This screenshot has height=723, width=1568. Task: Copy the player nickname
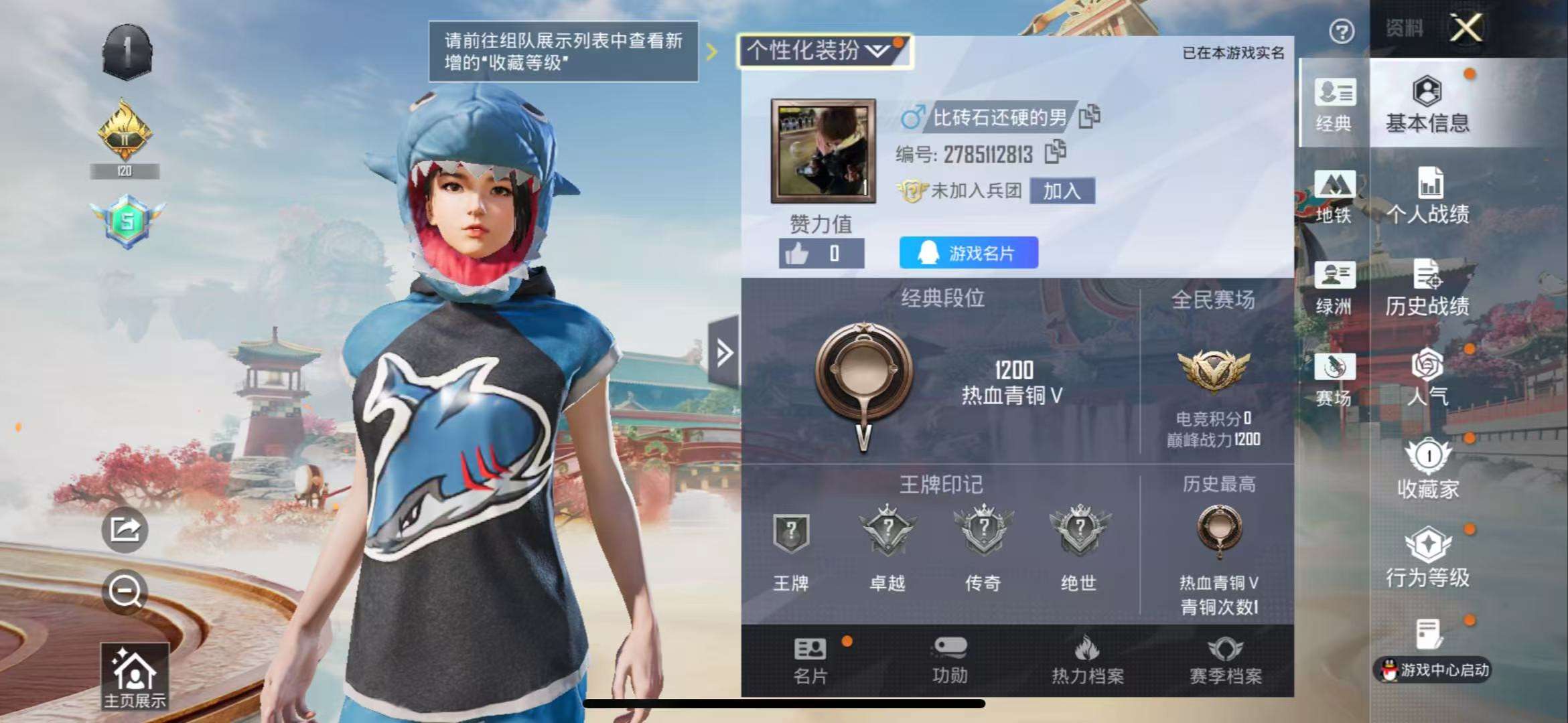pos(1090,116)
